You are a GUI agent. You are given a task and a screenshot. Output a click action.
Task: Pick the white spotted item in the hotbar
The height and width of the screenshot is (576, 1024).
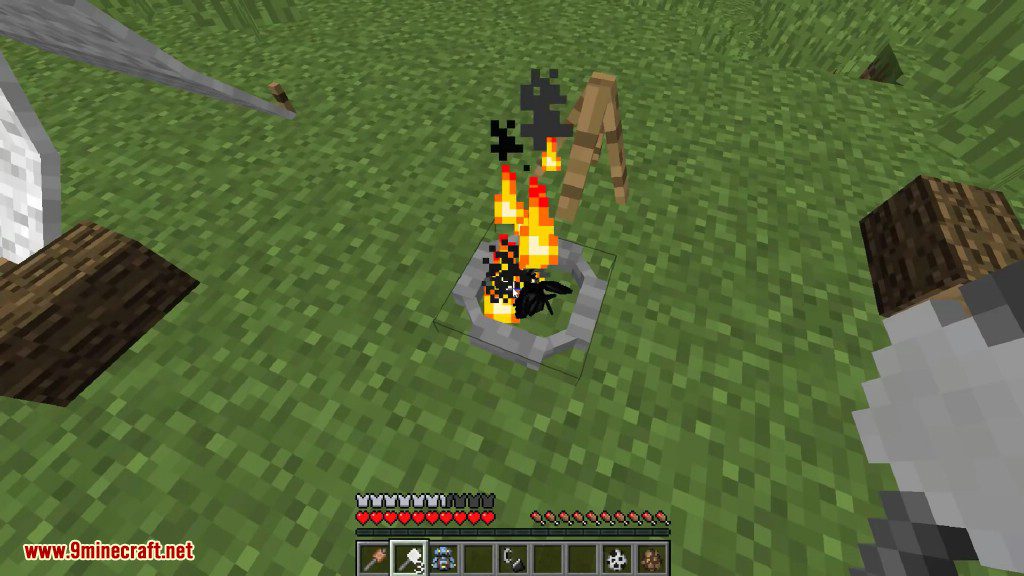pos(618,557)
